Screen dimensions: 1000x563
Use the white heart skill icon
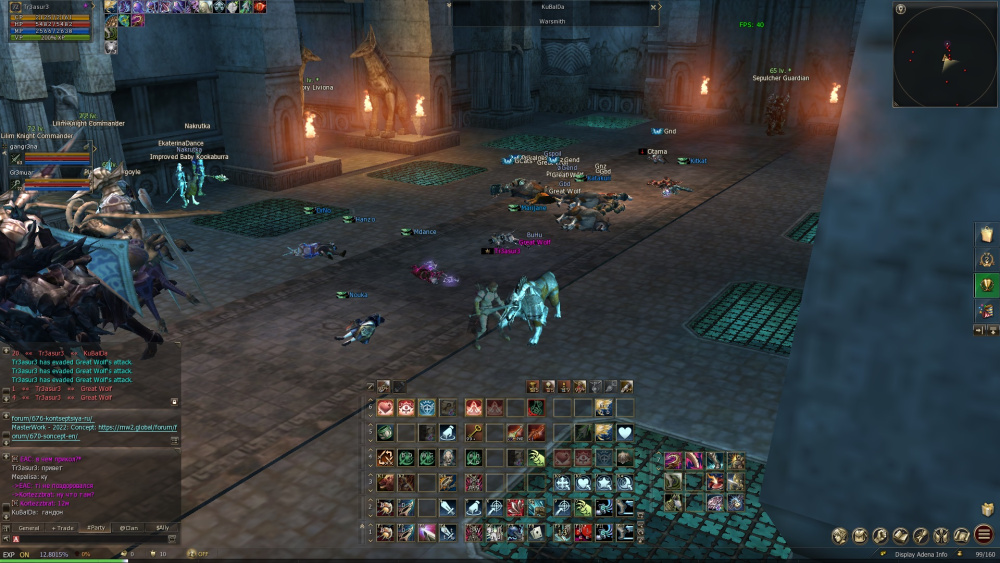pos(624,432)
